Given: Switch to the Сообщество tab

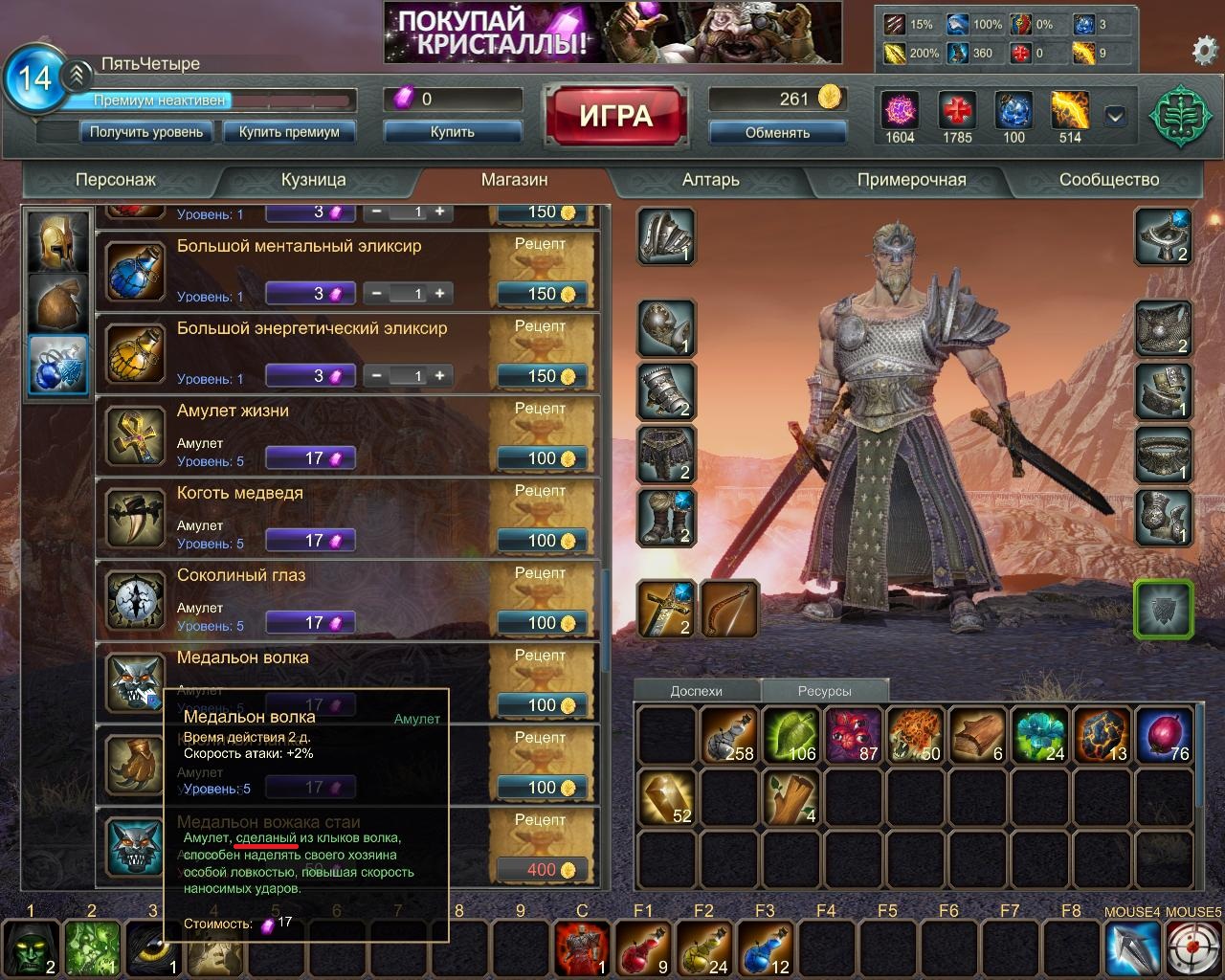Looking at the screenshot, I should pyautogui.click(x=1108, y=180).
